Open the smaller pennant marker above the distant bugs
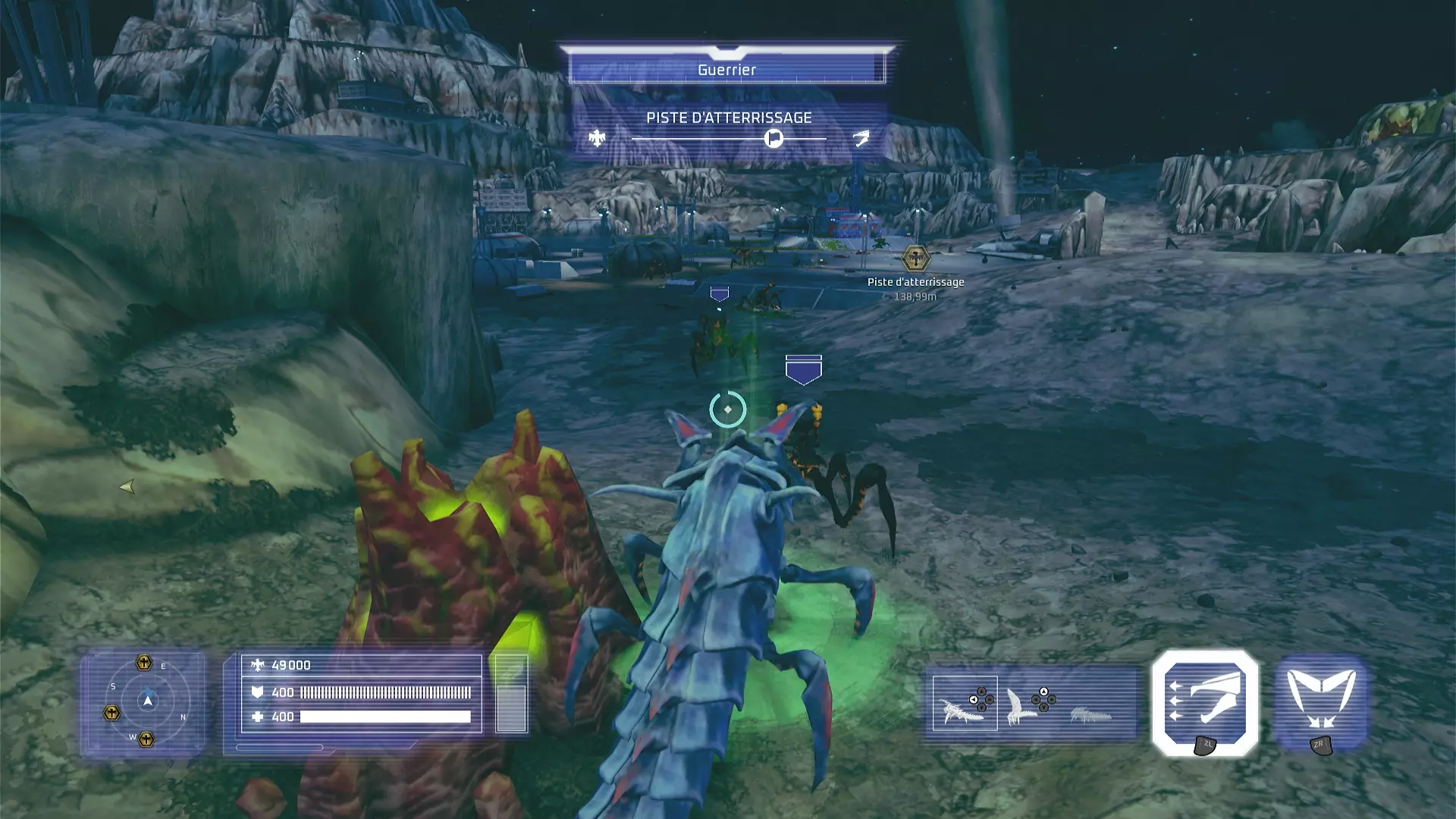The image size is (1456, 819). click(x=718, y=292)
